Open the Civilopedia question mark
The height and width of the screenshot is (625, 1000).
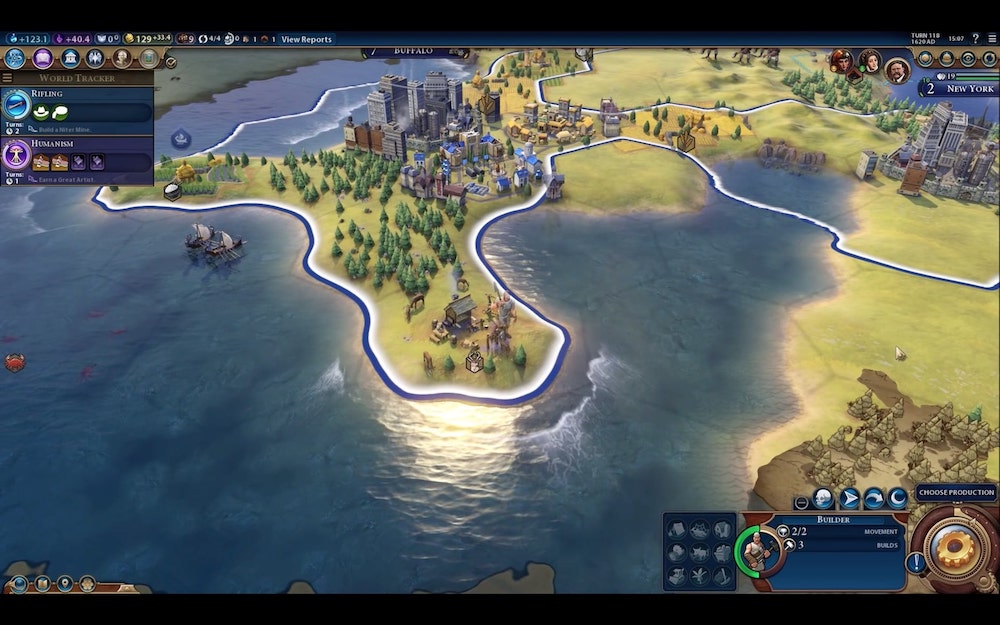tap(976, 39)
